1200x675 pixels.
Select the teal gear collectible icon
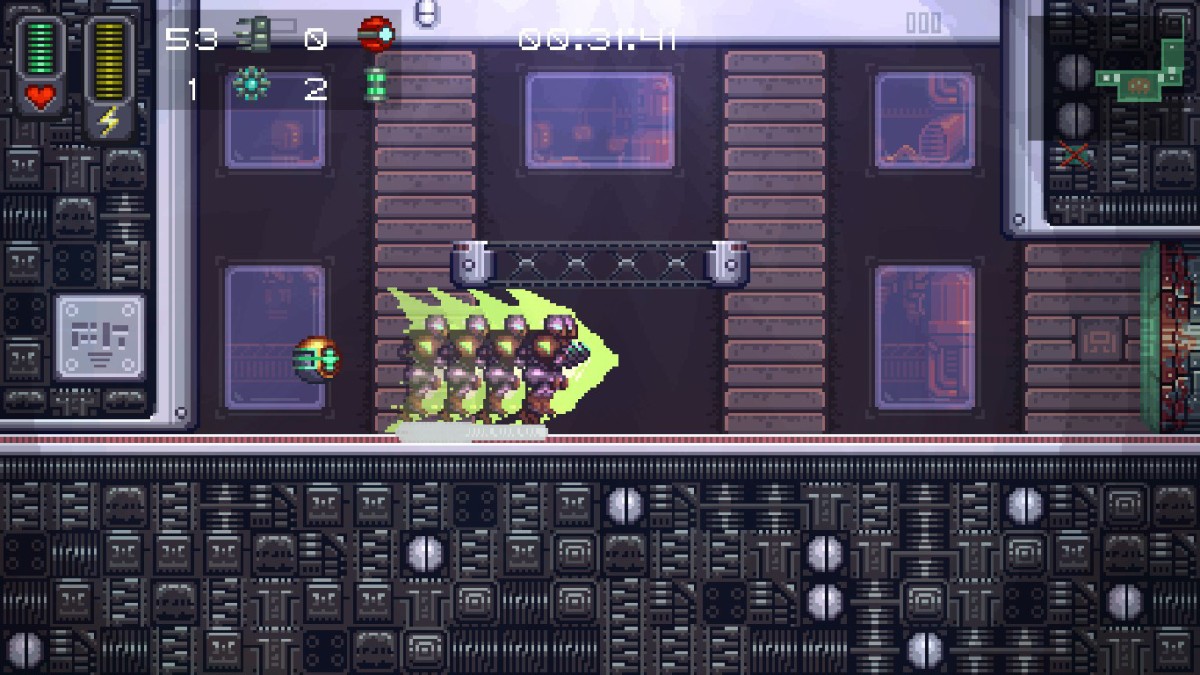[250, 86]
